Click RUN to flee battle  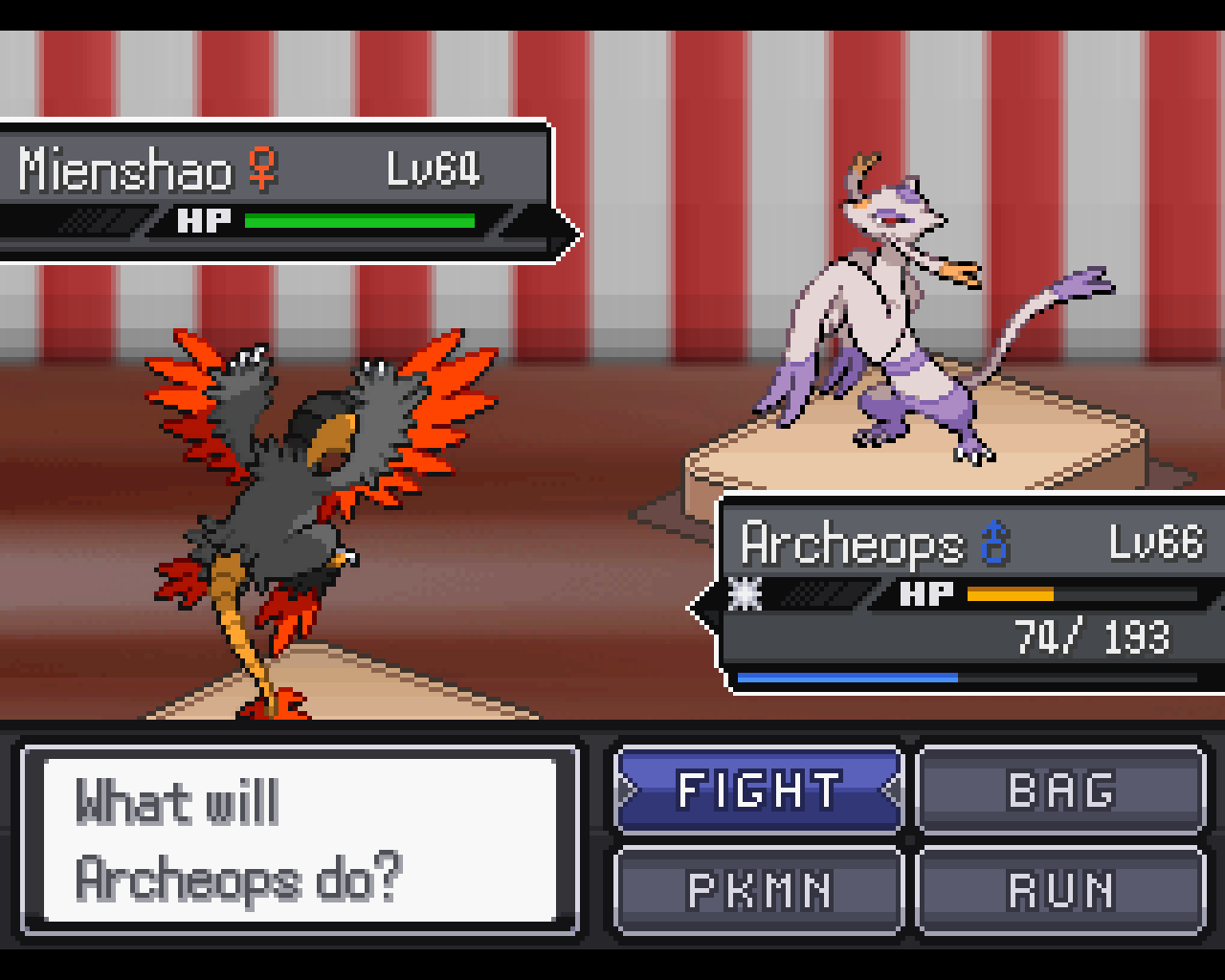[x=1060, y=891]
